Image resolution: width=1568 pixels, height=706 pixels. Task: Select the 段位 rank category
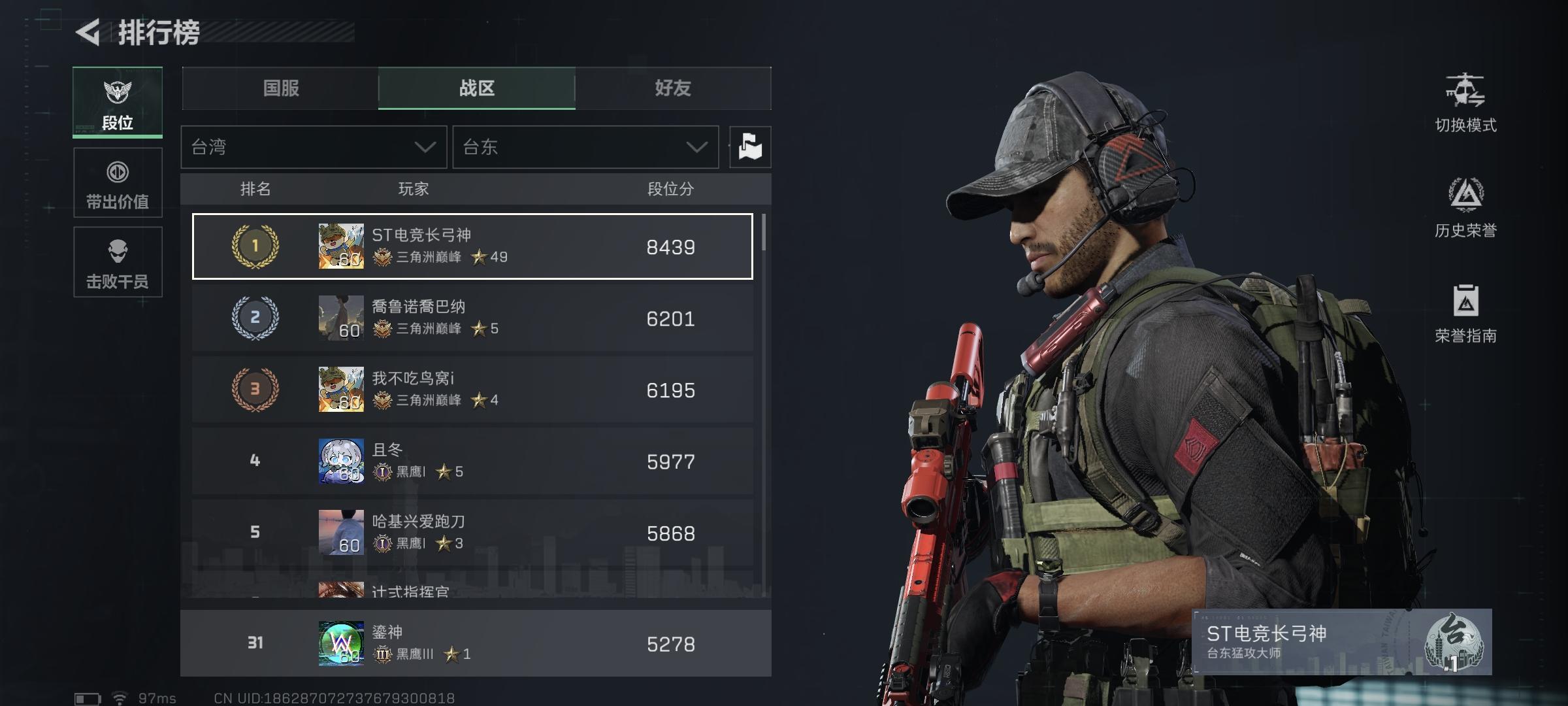118,103
